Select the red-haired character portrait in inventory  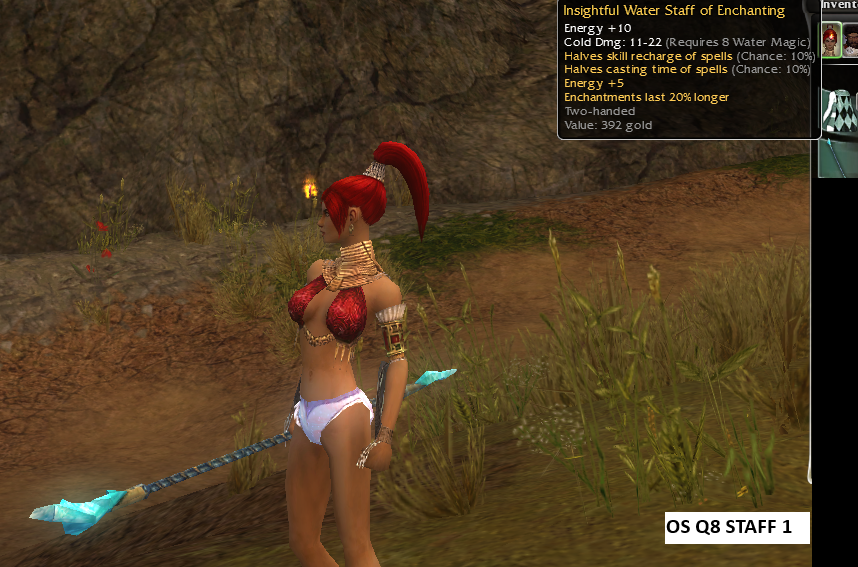click(x=831, y=41)
